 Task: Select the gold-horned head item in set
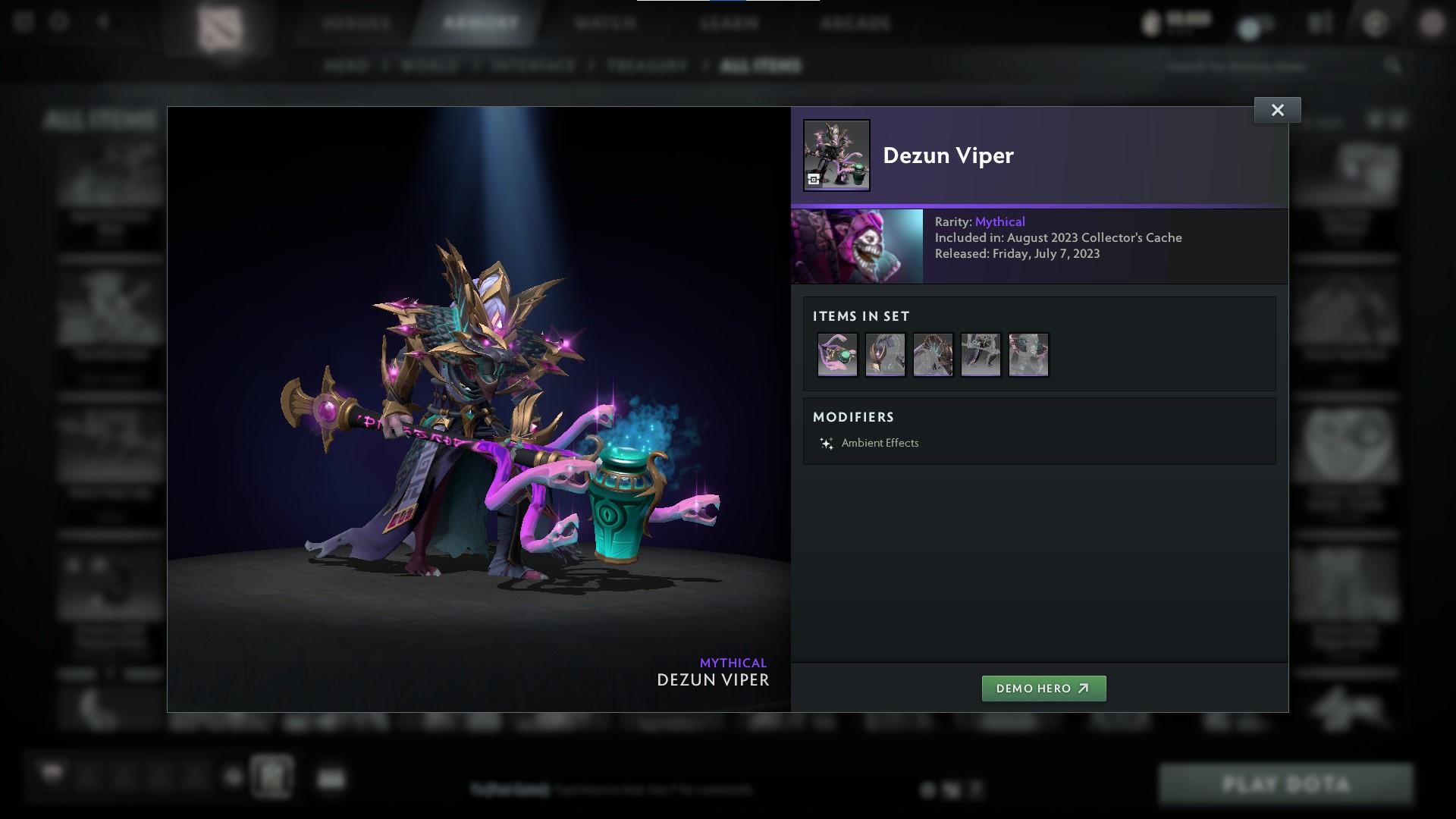click(x=885, y=354)
